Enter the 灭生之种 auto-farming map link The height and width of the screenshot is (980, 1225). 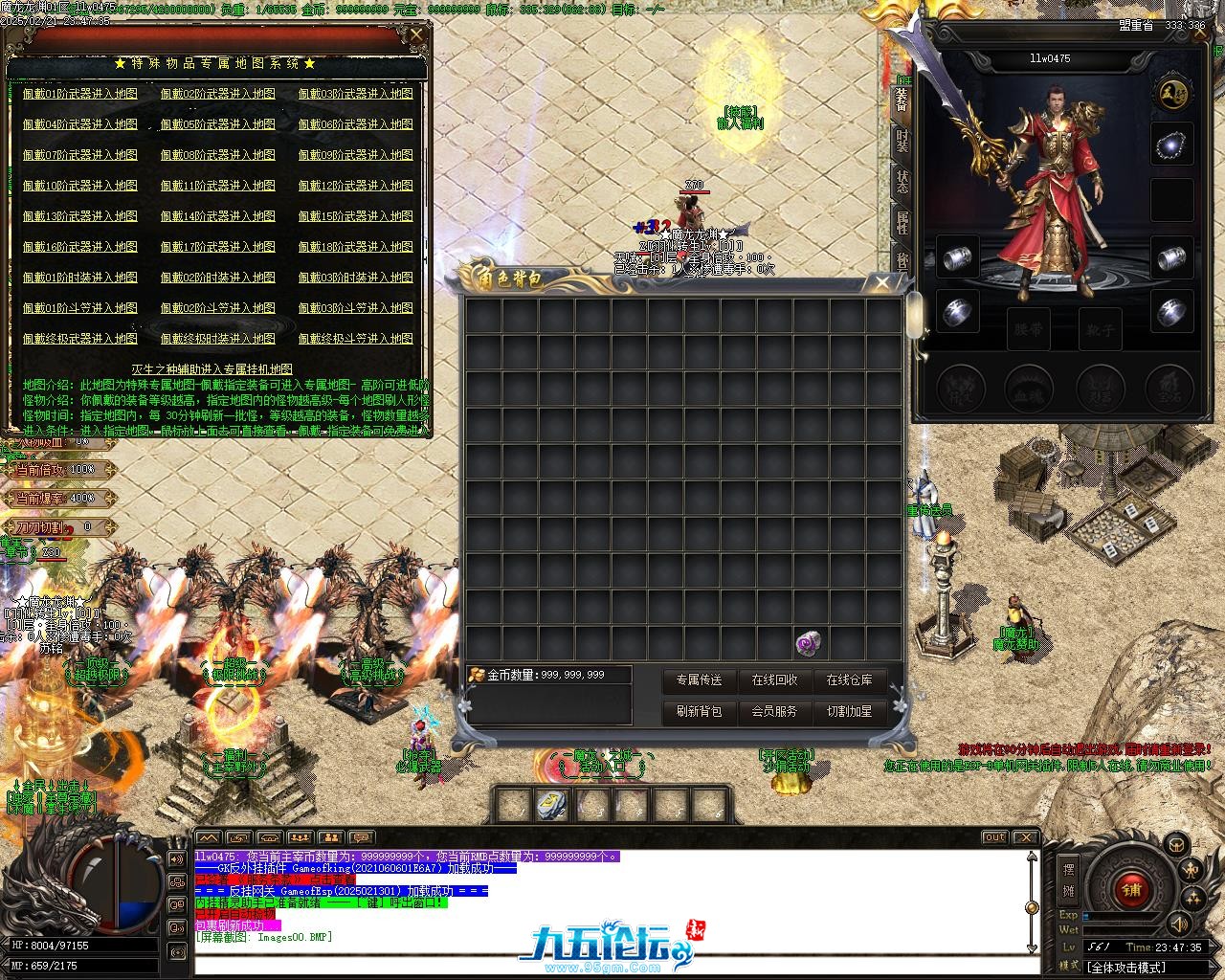point(212,369)
